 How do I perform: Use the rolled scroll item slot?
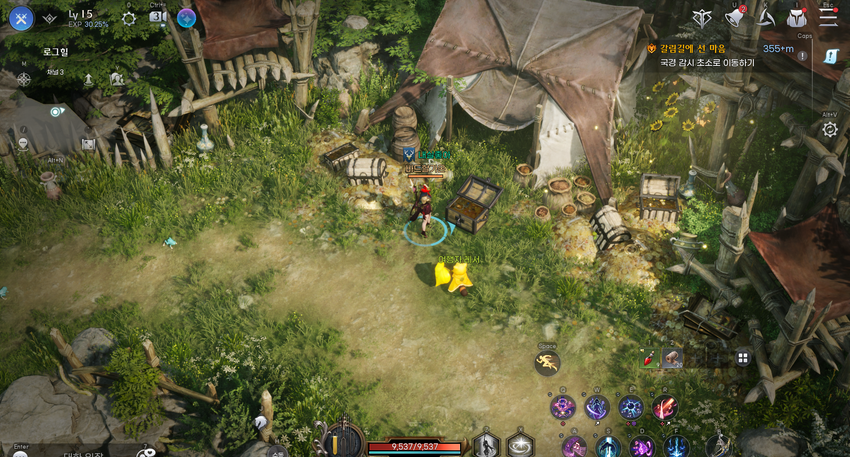pos(672,358)
